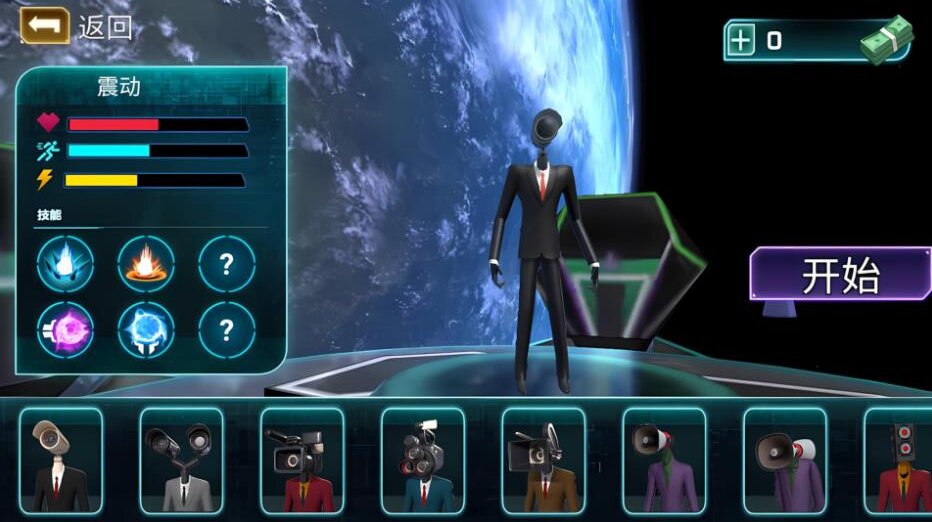Click the 返回 back arrow button
The image size is (932, 522).
pos(45,26)
